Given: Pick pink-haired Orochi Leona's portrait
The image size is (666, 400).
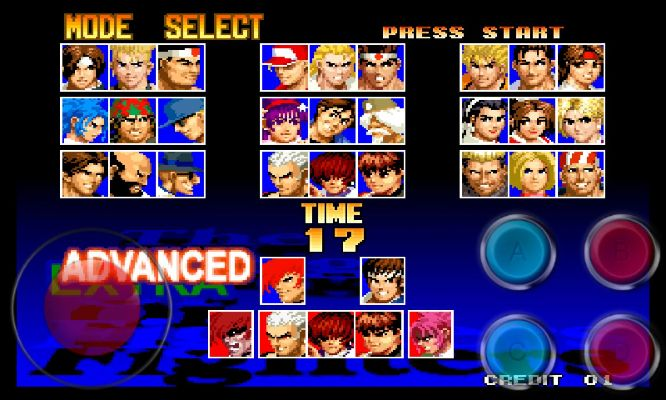Looking at the screenshot, I should [430, 333].
